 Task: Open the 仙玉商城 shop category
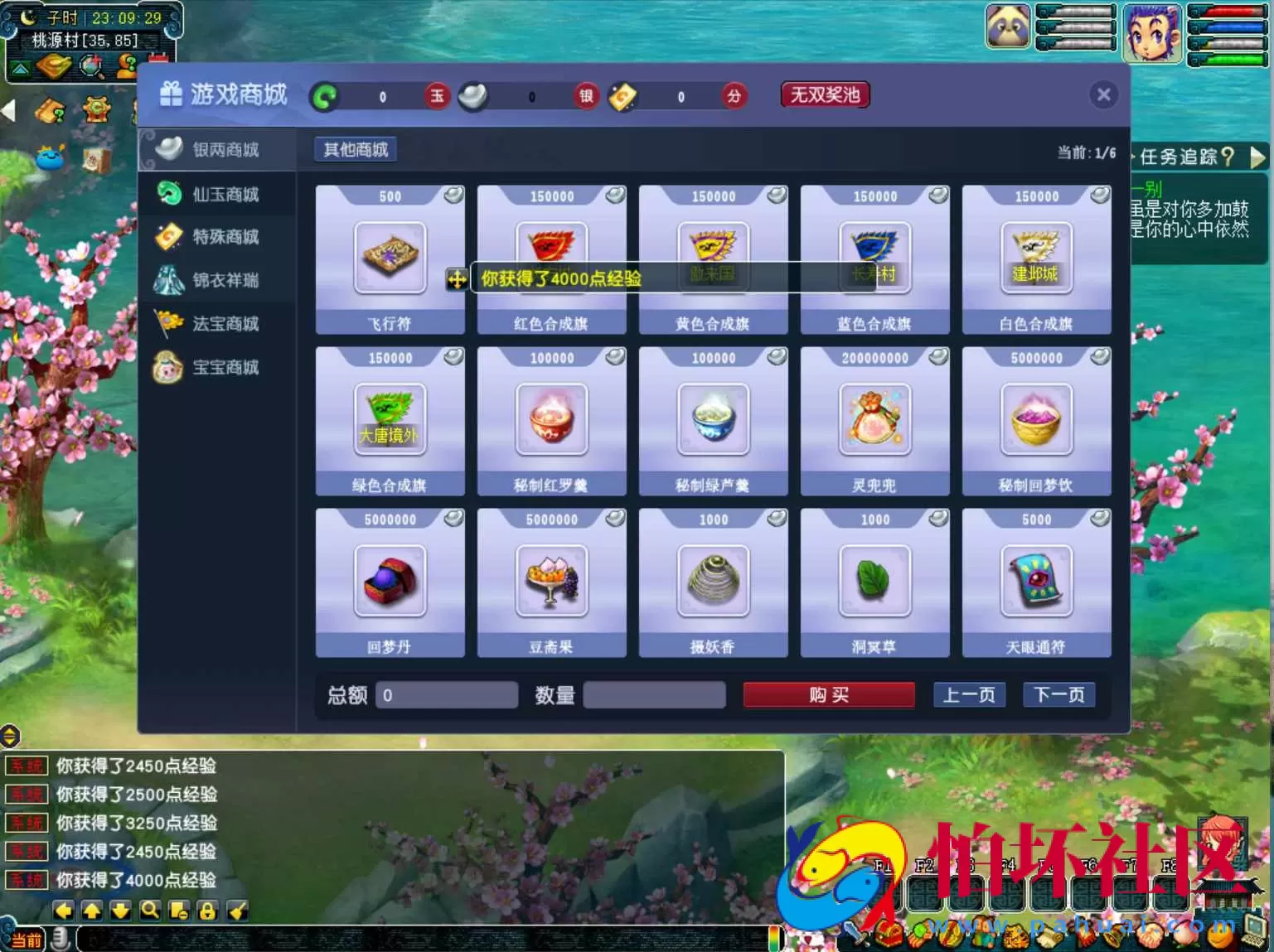point(170,193)
